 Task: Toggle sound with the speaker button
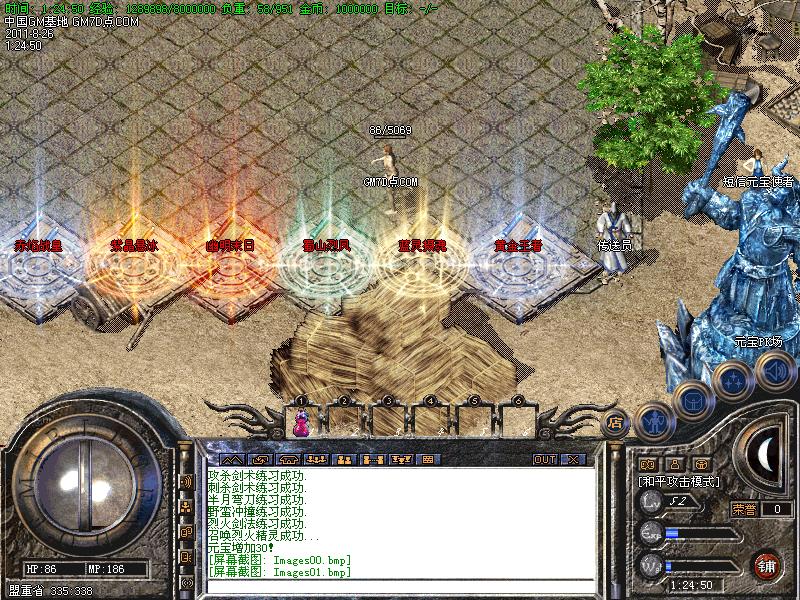774,372
